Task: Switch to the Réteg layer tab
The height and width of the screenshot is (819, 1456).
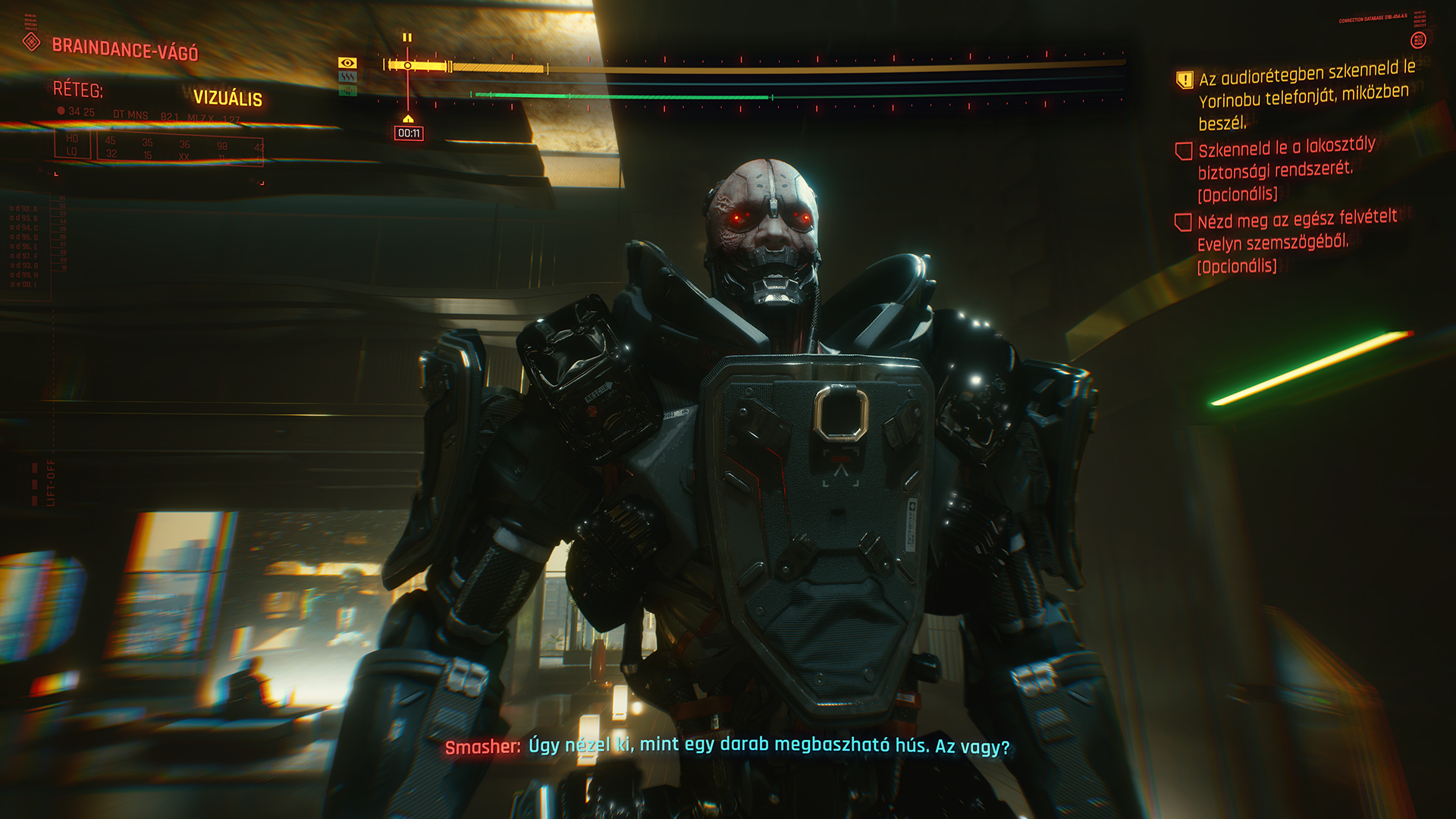Action: (79, 90)
